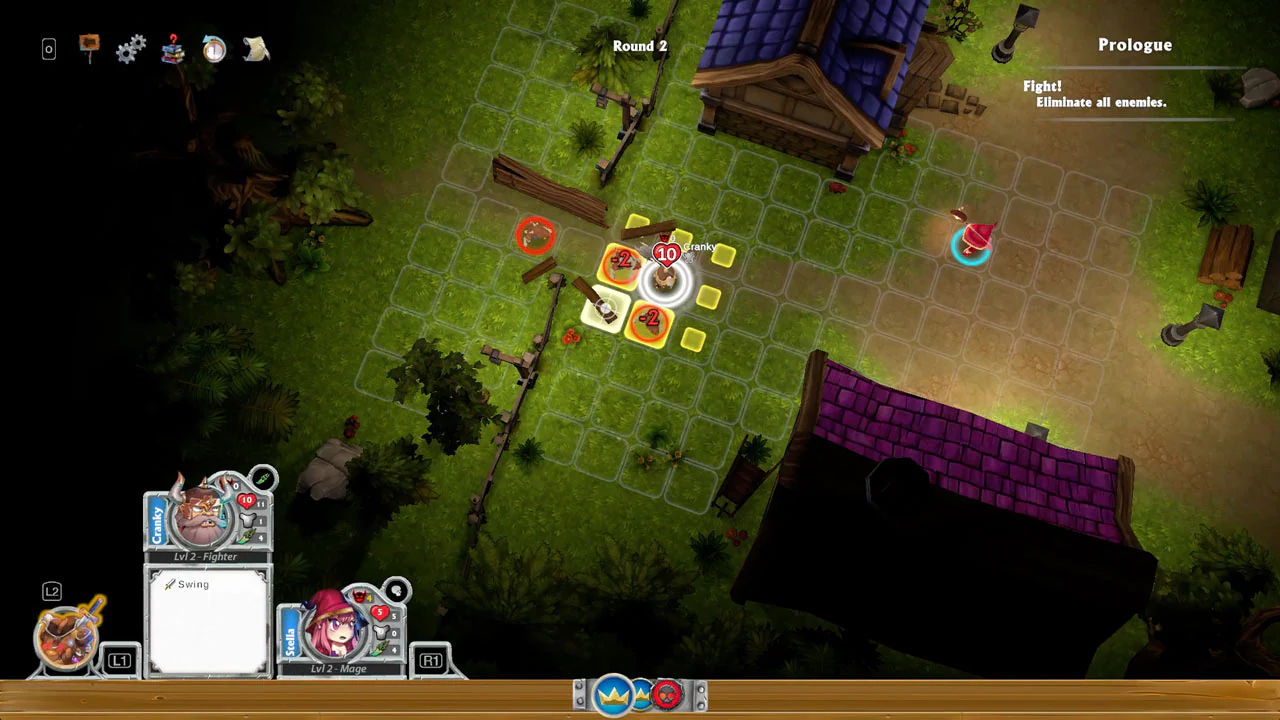Click the enemy skull in the turn order bar
Screen dimensions: 1280x720
(667, 694)
